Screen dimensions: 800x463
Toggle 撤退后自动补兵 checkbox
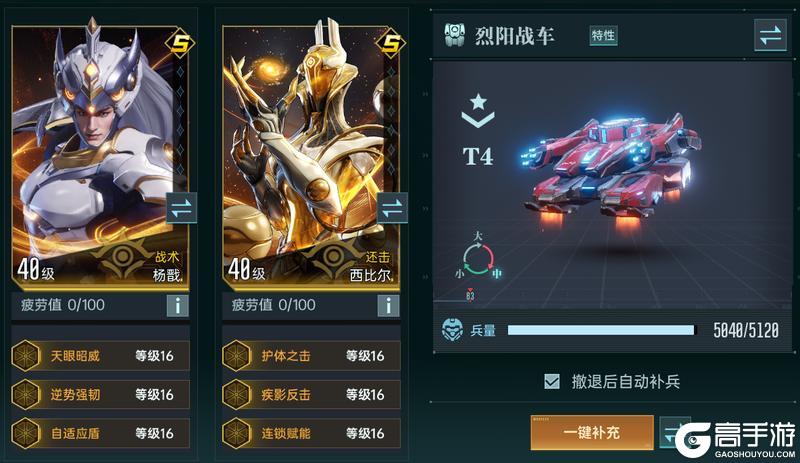point(551,381)
